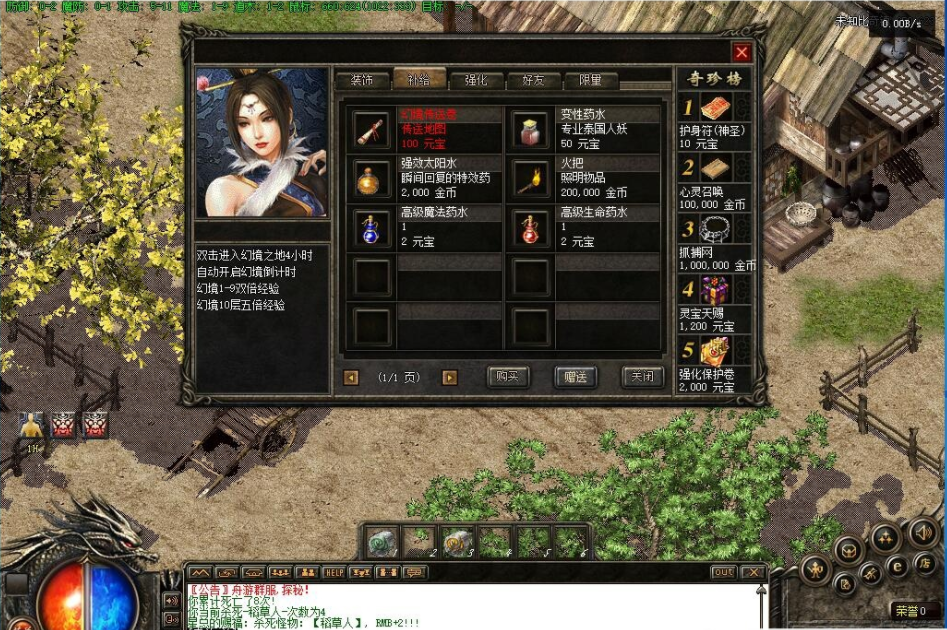
Task: Select the 好友 tab
Action: click(x=533, y=80)
